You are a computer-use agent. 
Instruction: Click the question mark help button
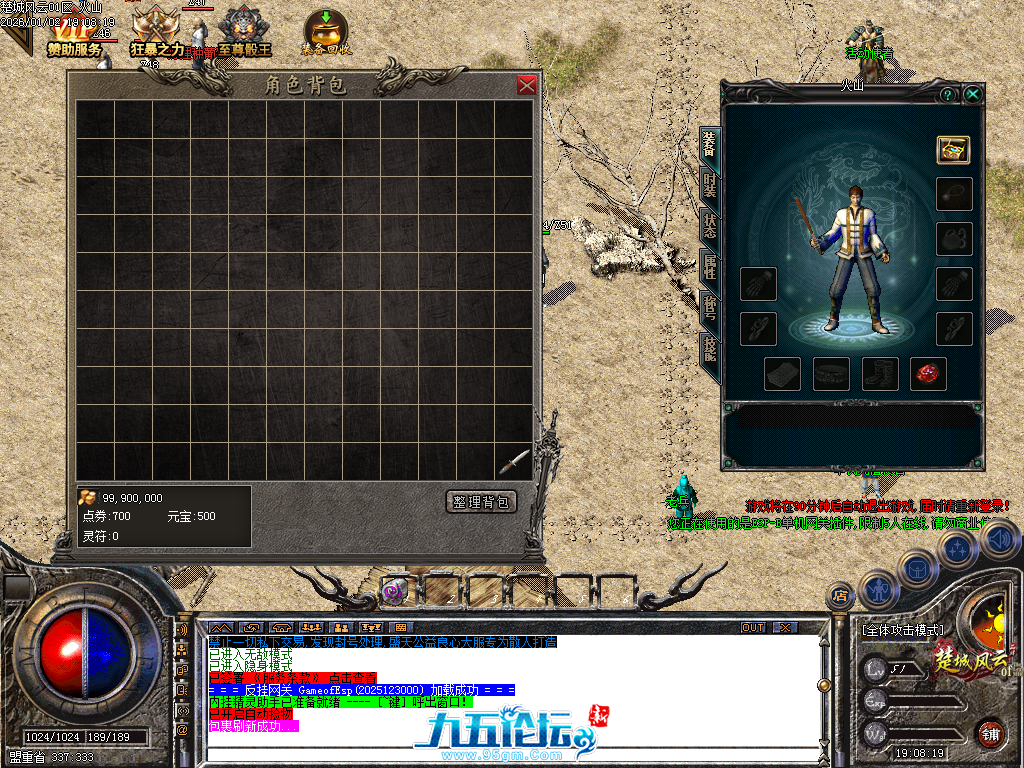pos(947,94)
